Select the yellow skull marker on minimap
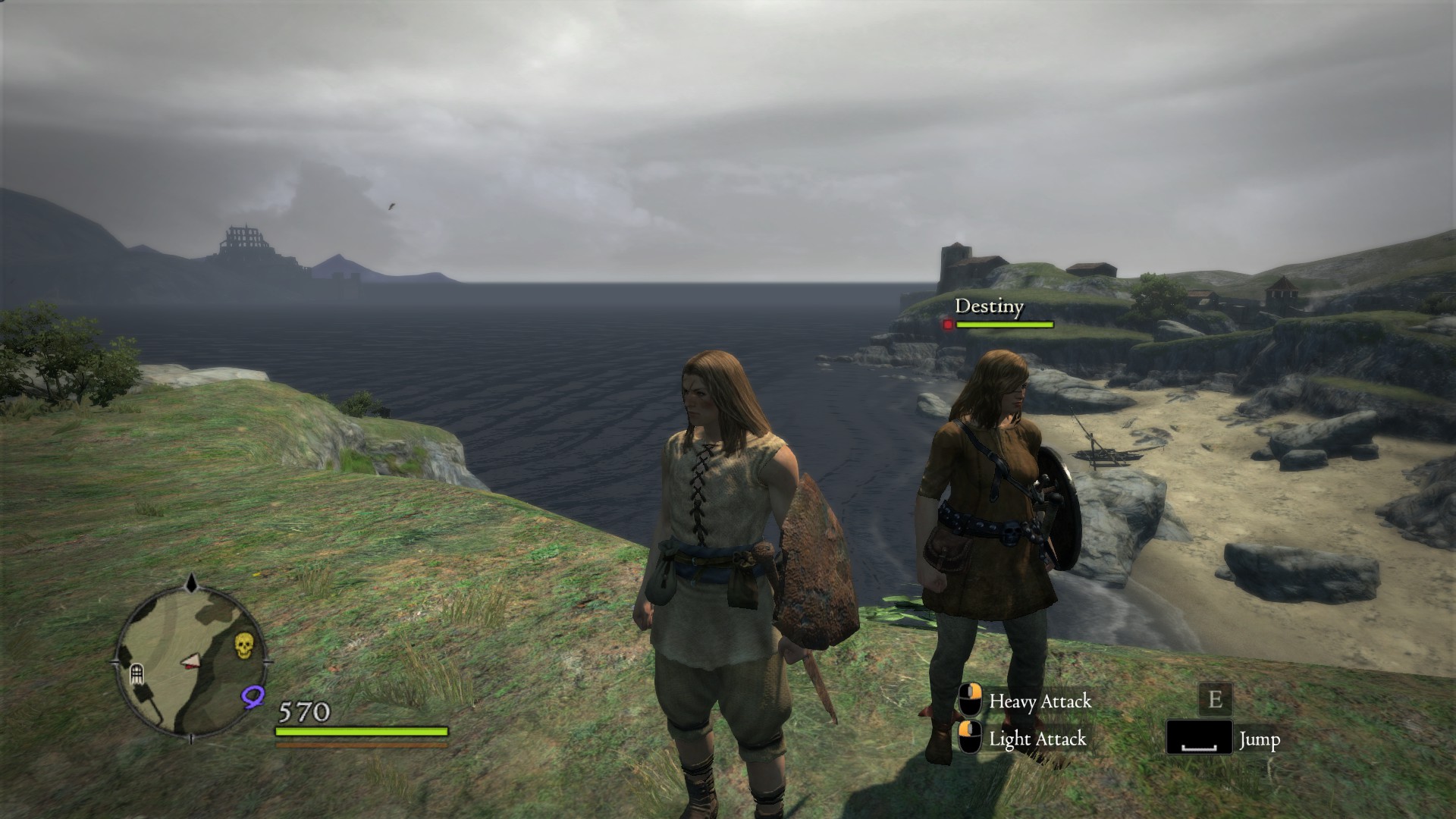This screenshot has width=1456, height=819. click(243, 645)
